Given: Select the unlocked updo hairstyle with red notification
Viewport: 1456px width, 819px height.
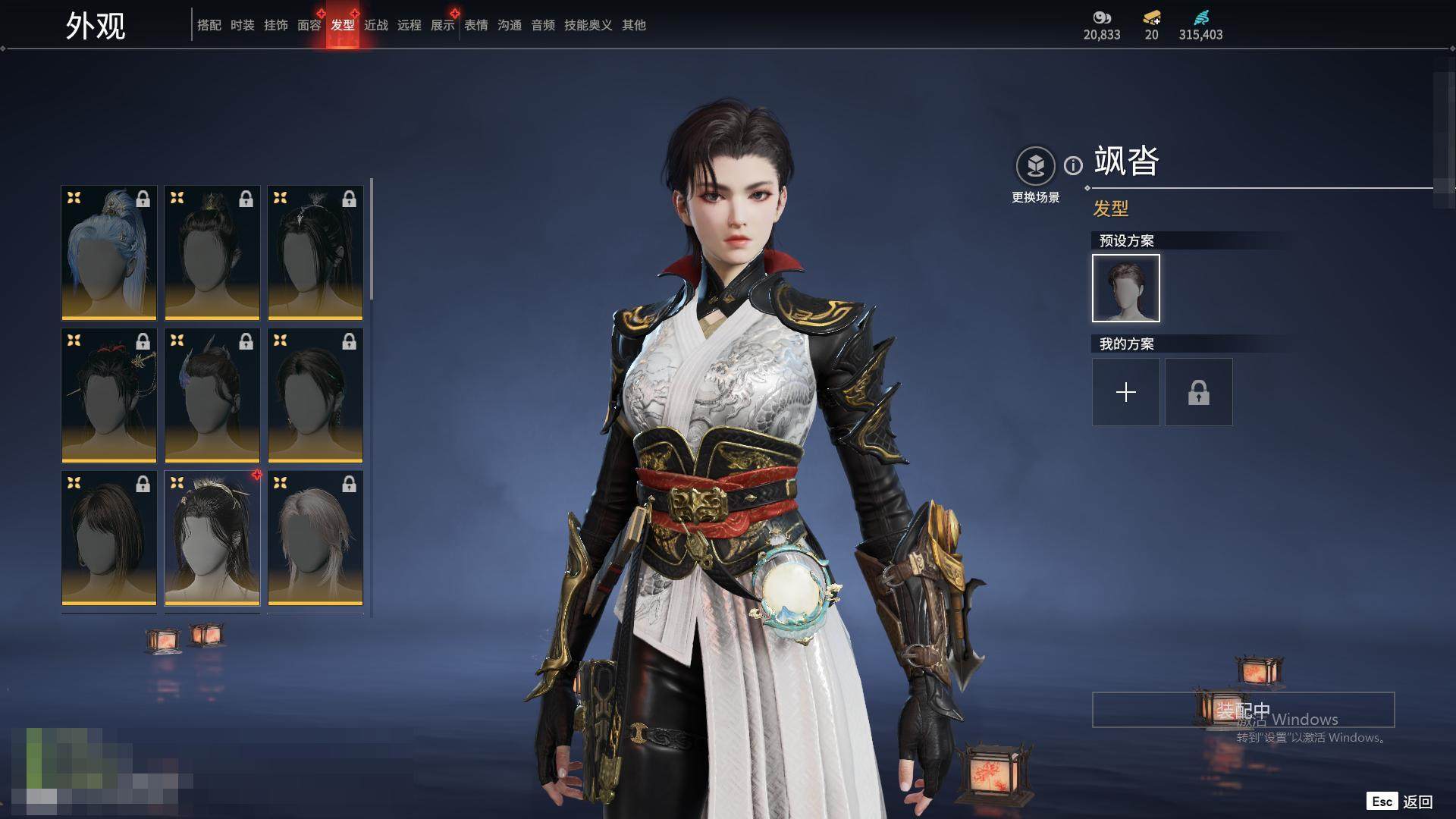Looking at the screenshot, I should point(212,538).
